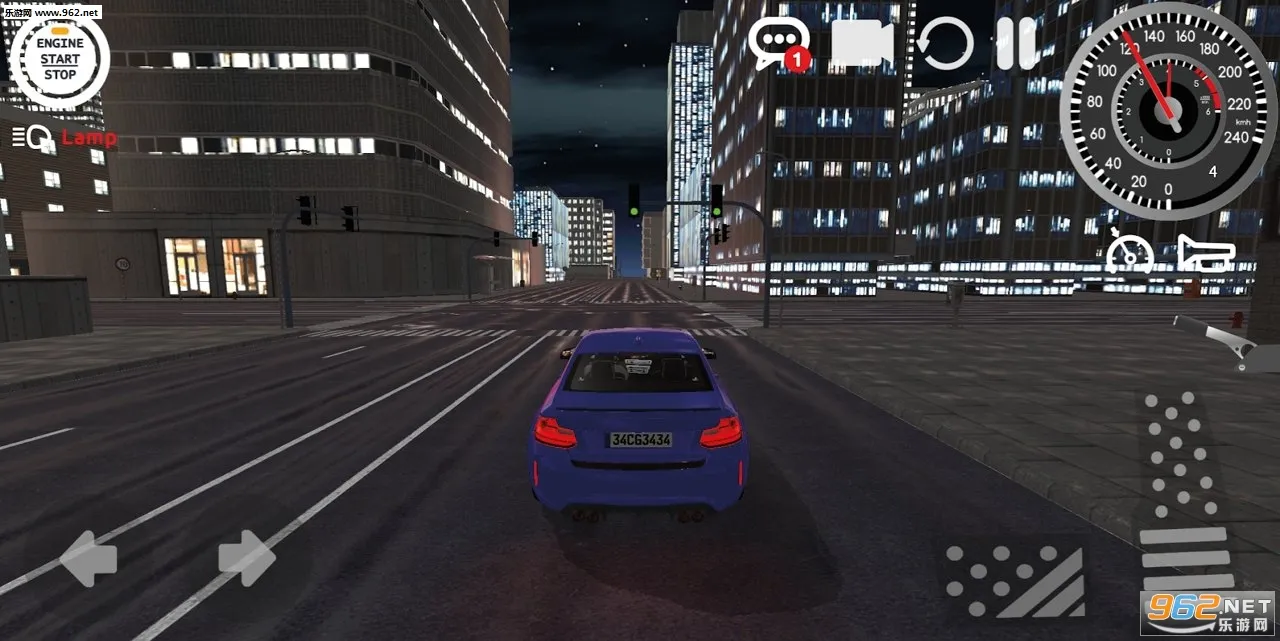The image size is (1280, 641).
Task: Pause the game
Action: click(1016, 44)
